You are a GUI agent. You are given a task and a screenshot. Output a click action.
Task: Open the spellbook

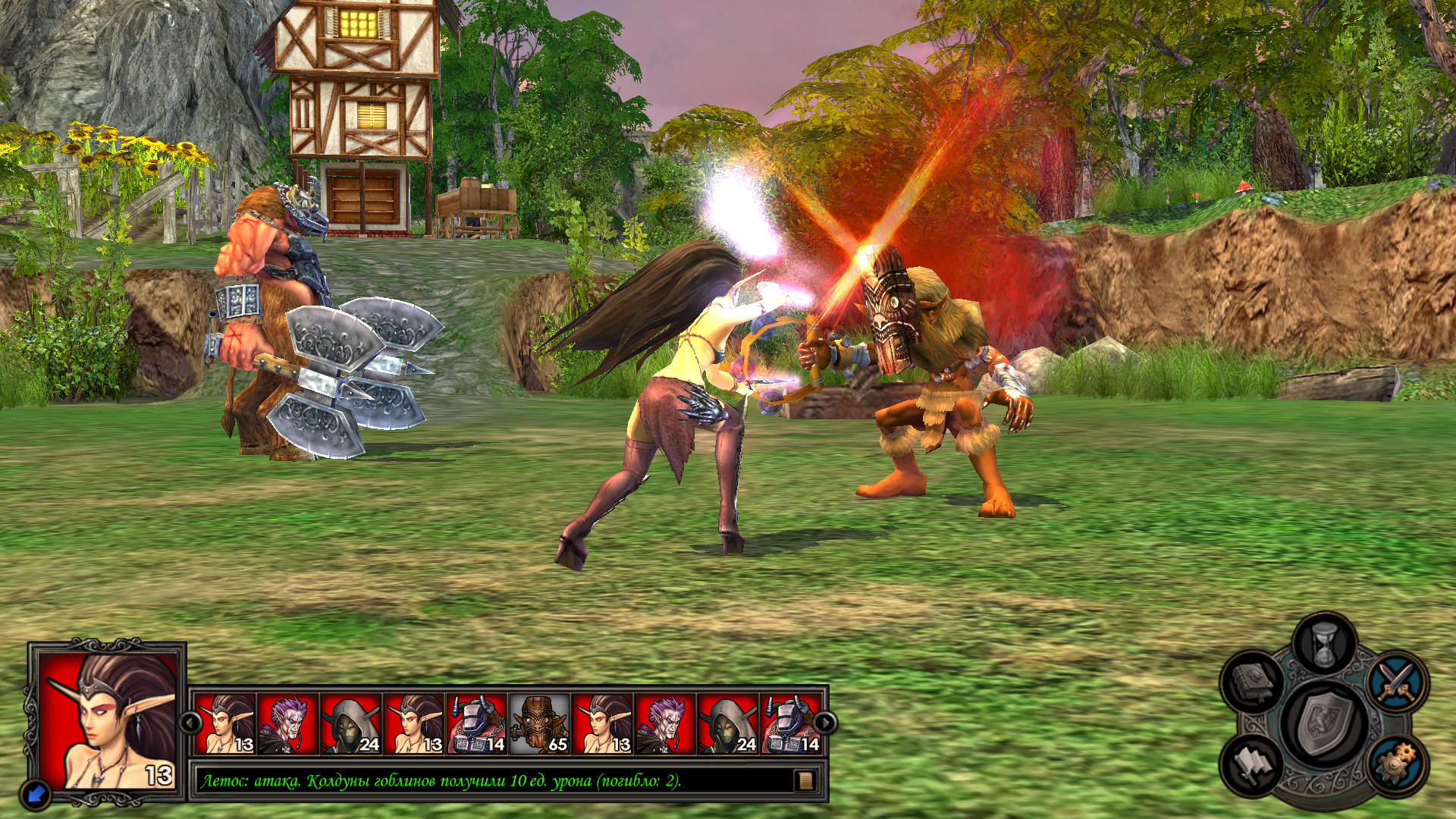coord(1254,682)
